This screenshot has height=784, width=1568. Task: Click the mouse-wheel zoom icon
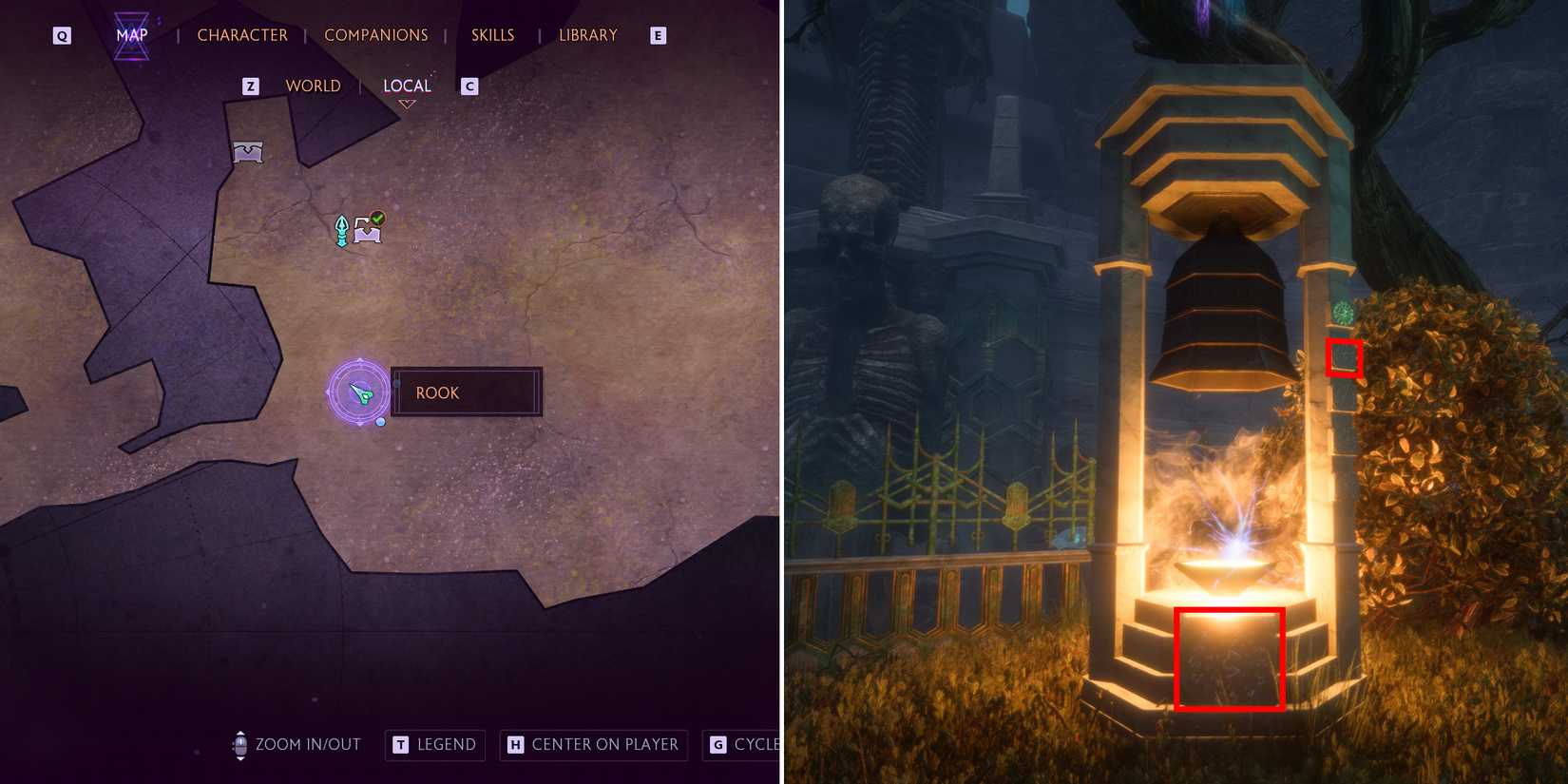(x=240, y=745)
